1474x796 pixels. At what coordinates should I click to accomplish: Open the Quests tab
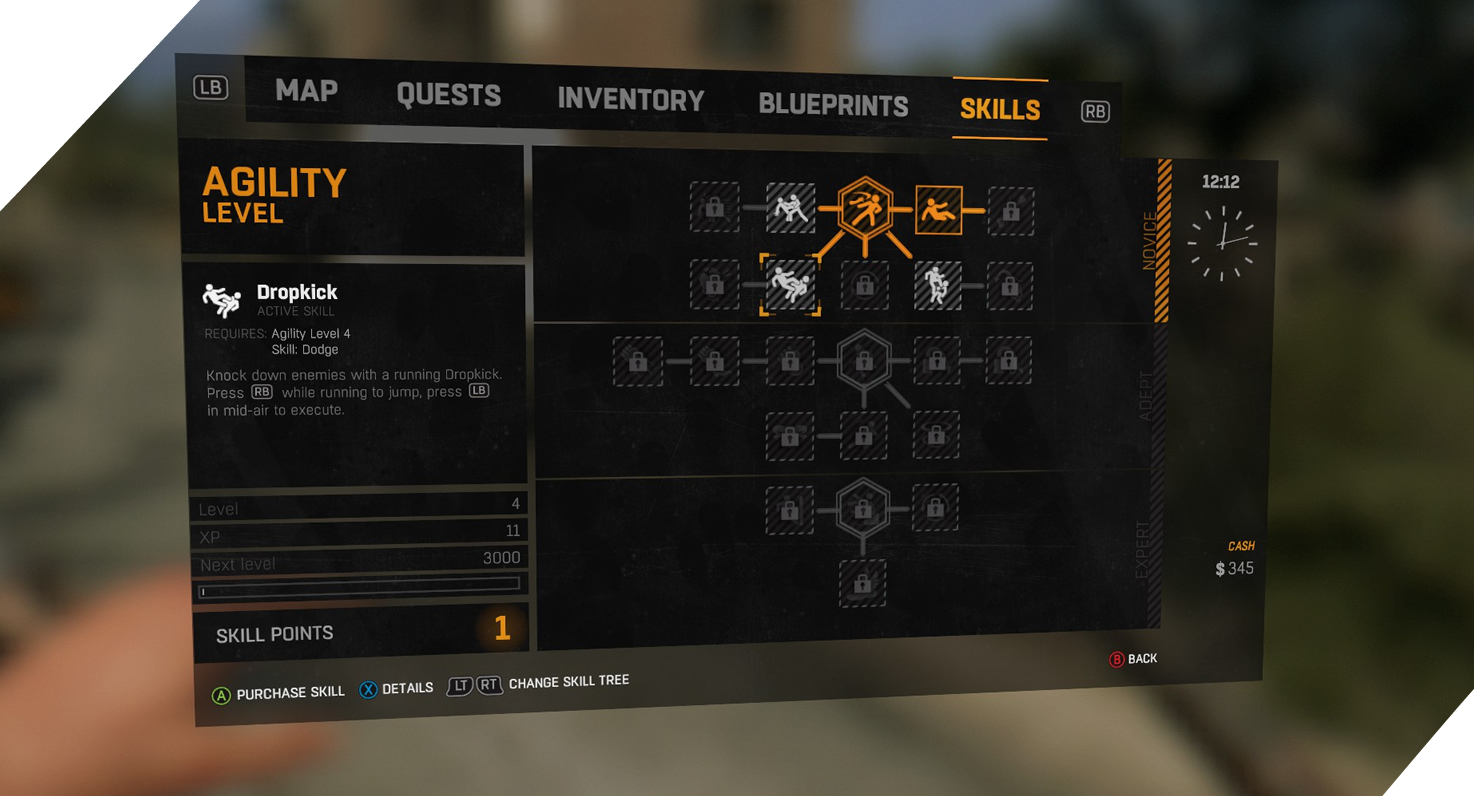click(x=448, y=95)
